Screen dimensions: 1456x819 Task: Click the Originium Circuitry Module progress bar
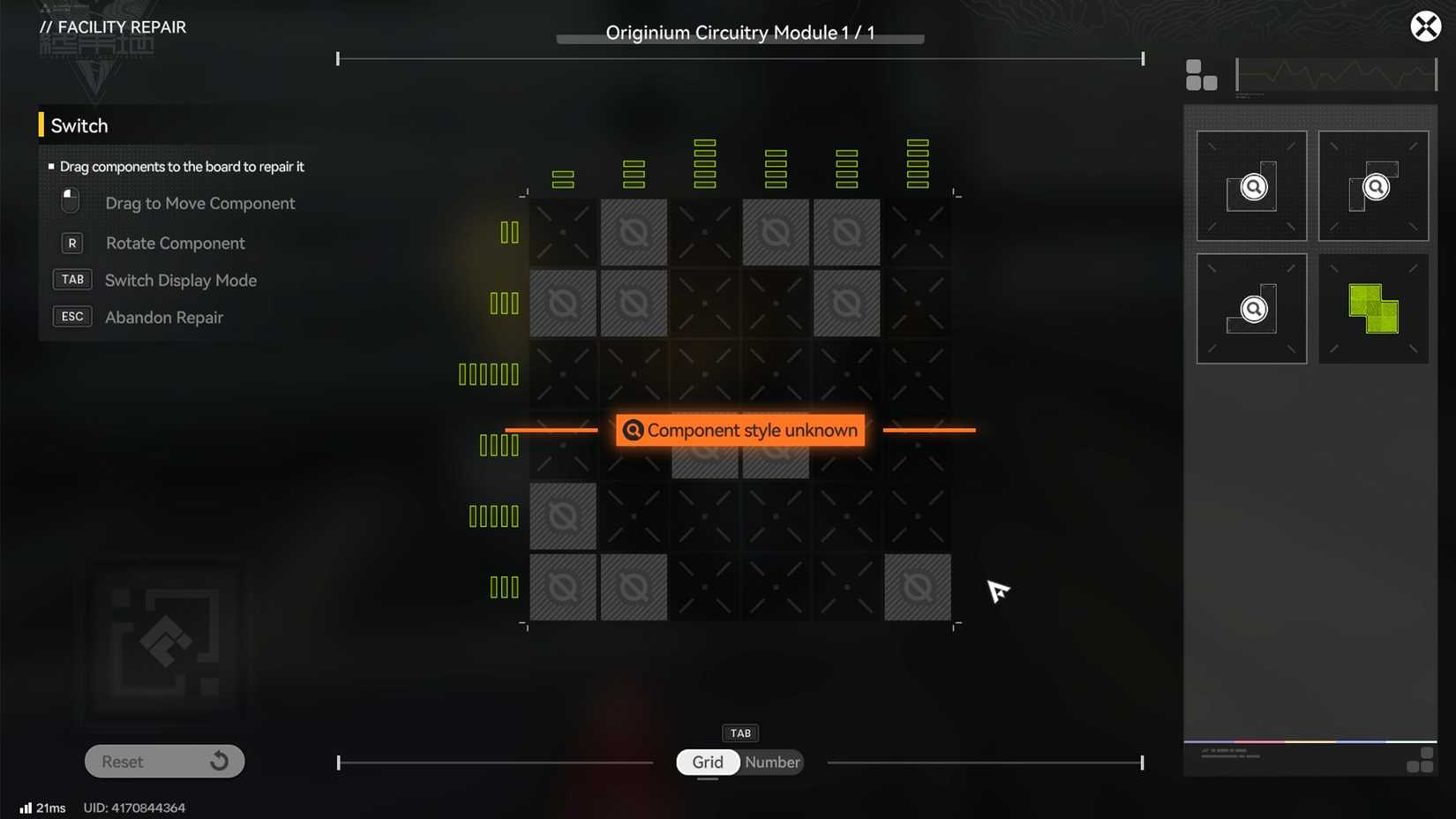click(x=739, y=39)
